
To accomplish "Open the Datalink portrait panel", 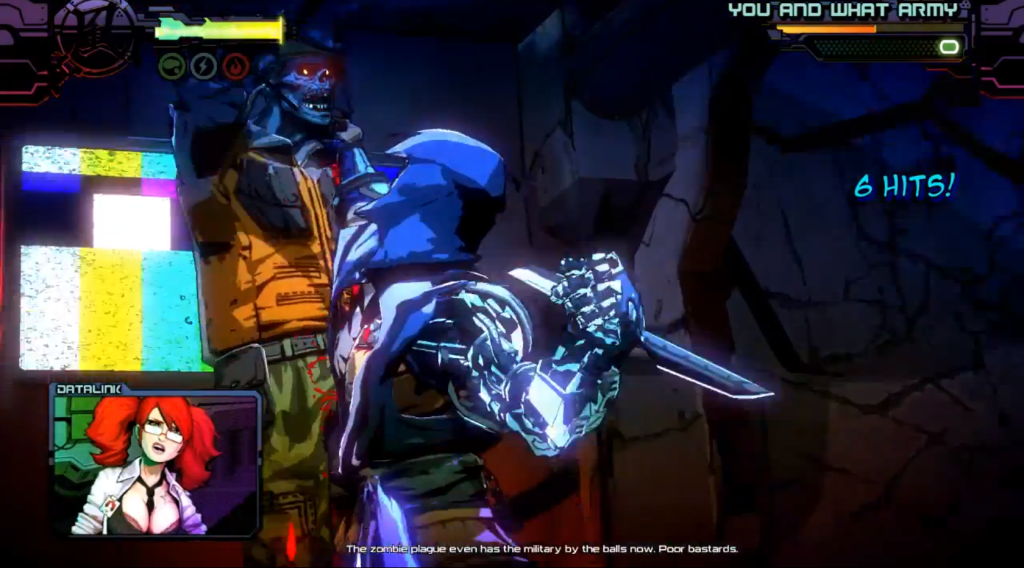I will (x=156, y=461).
